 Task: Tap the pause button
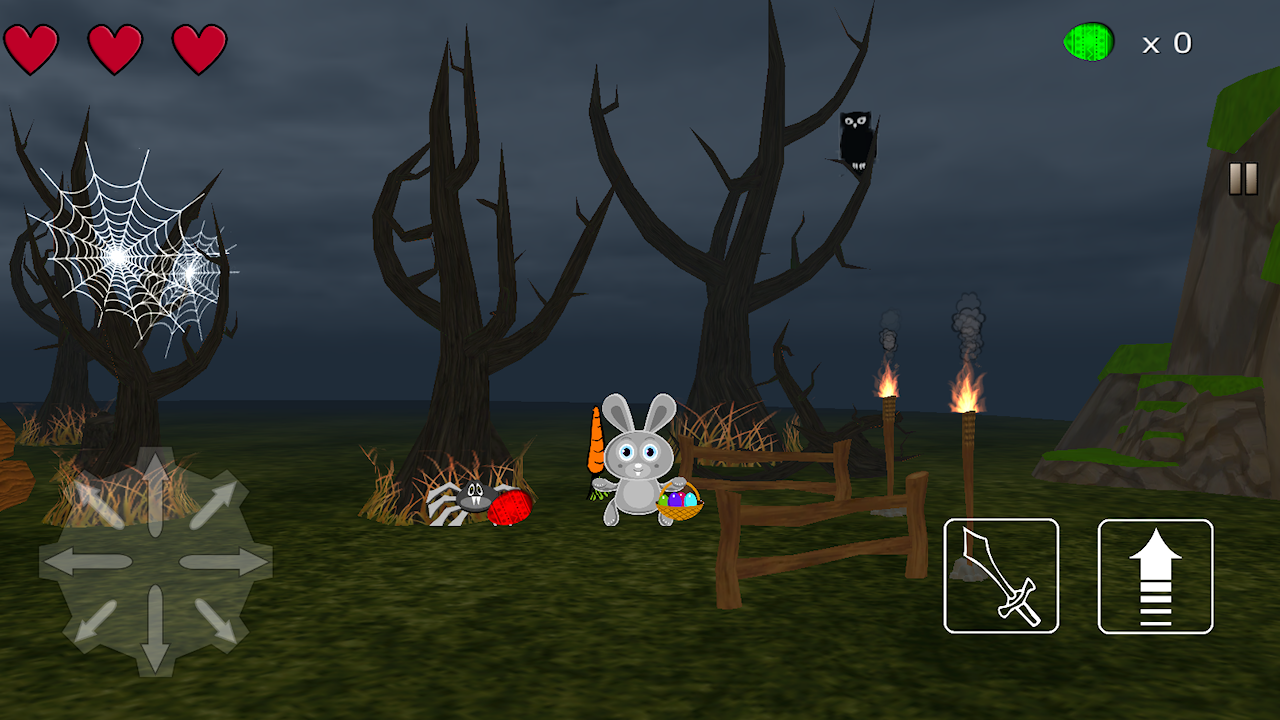[1243, 180]
